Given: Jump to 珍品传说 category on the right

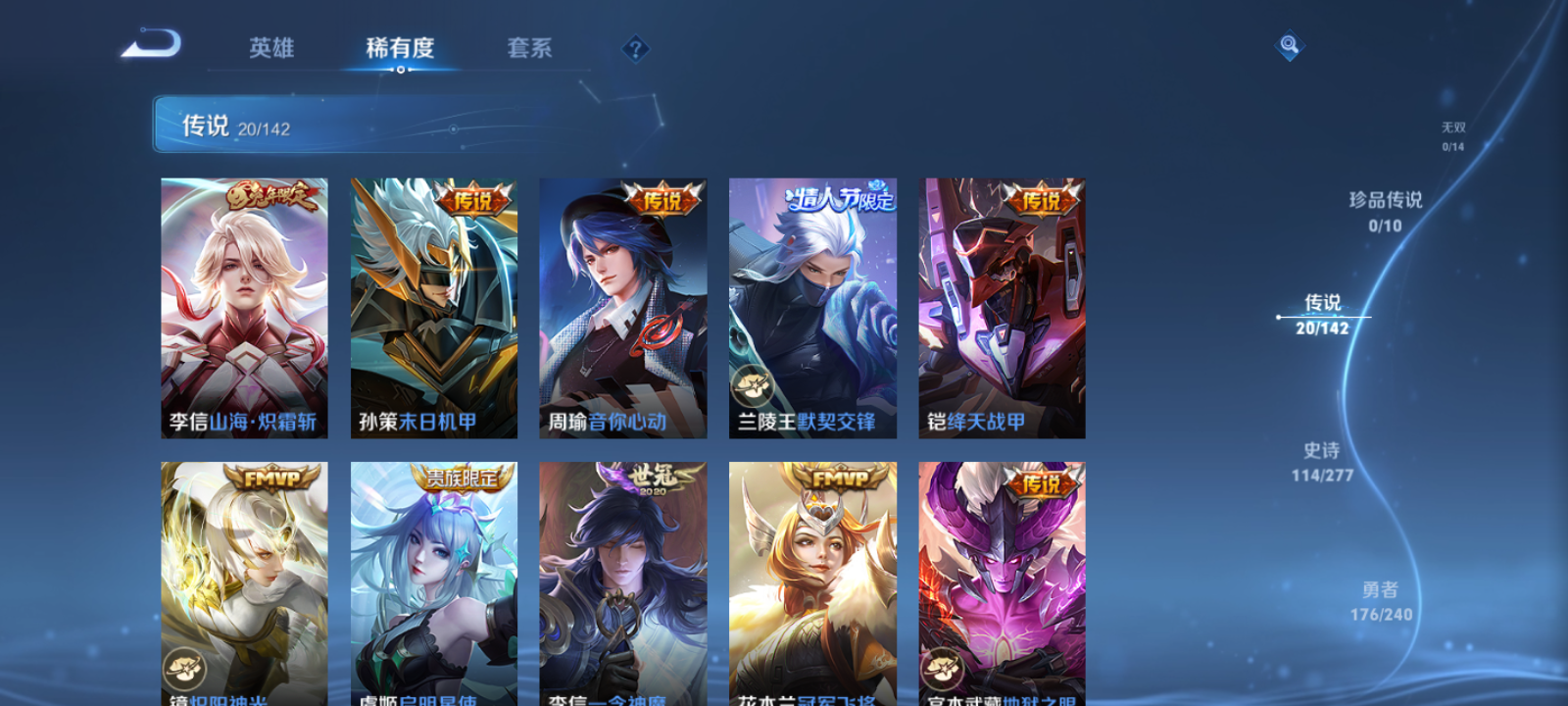Looking at the screenshot, I should point(1386,211).
